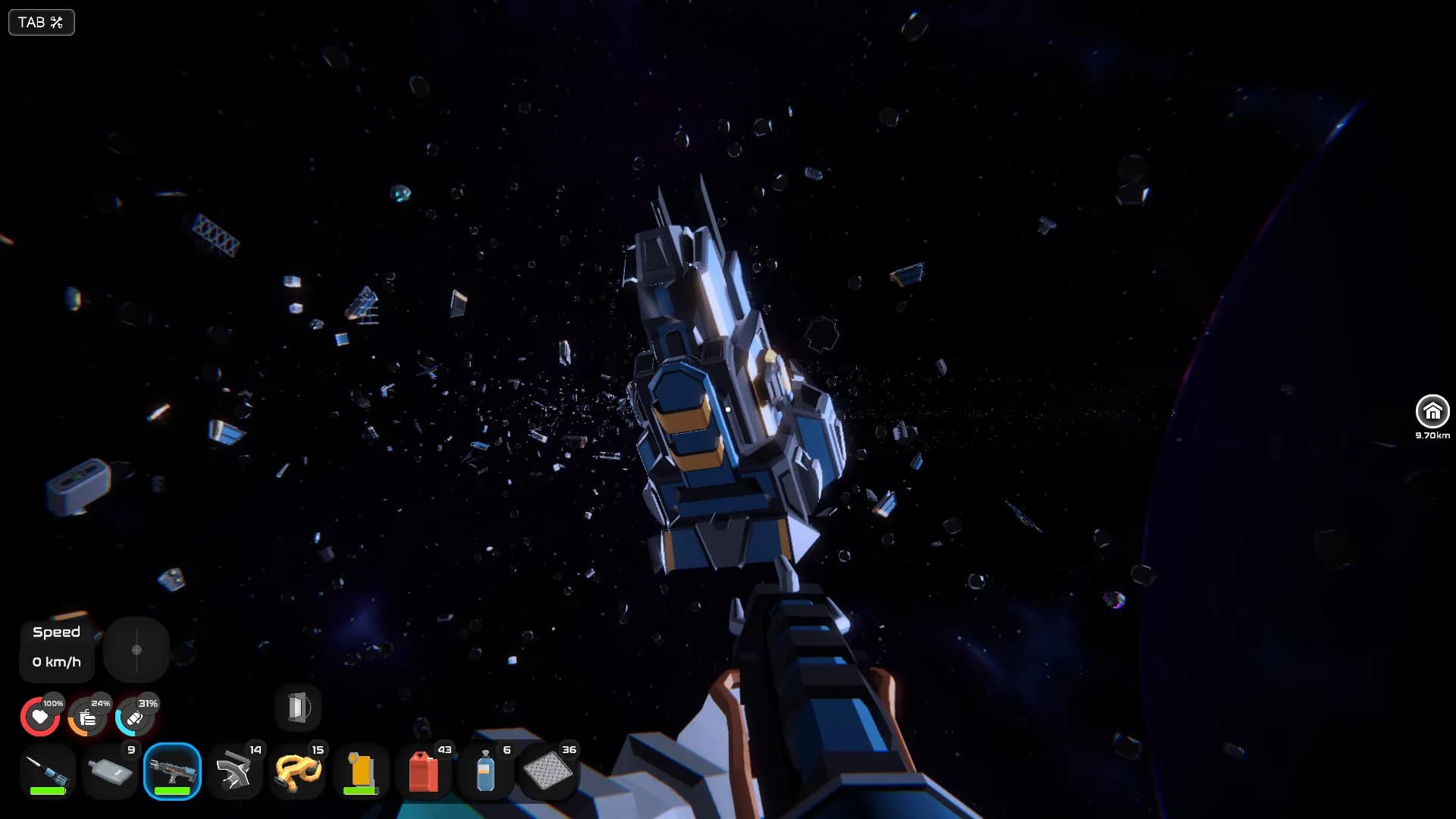Viewport: 1456px width, 819px height.
Task: Select the red fuel jerrycan slot
Action: point(423,772)
